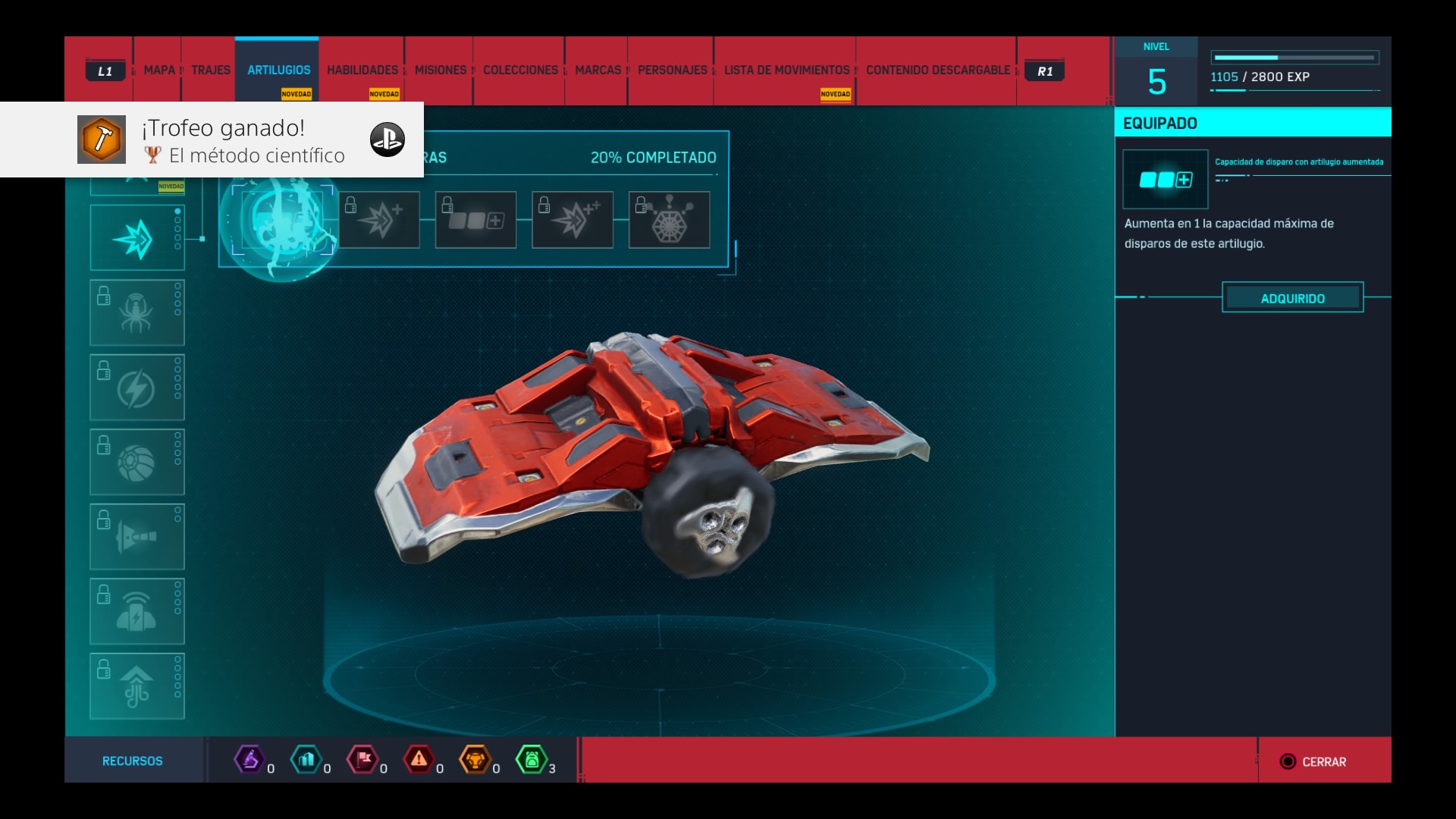This screenshot has width=1456, height=819.
Task: Pick the locked web bomb gadget slot
Action: tap(137, 462)
